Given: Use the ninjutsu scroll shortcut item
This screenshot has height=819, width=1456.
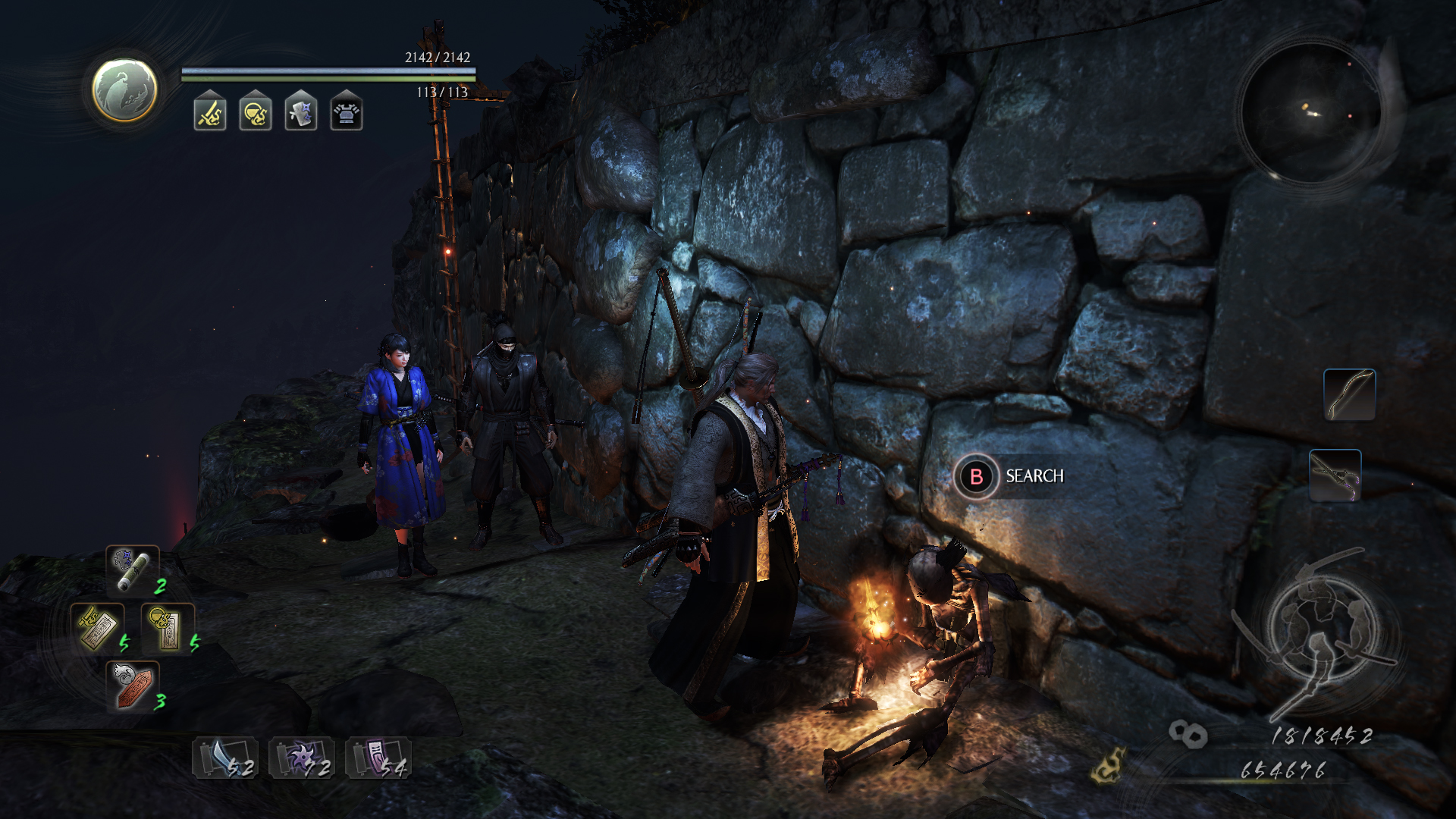Looking at the screenshot, I should click(x=132, y=570).
